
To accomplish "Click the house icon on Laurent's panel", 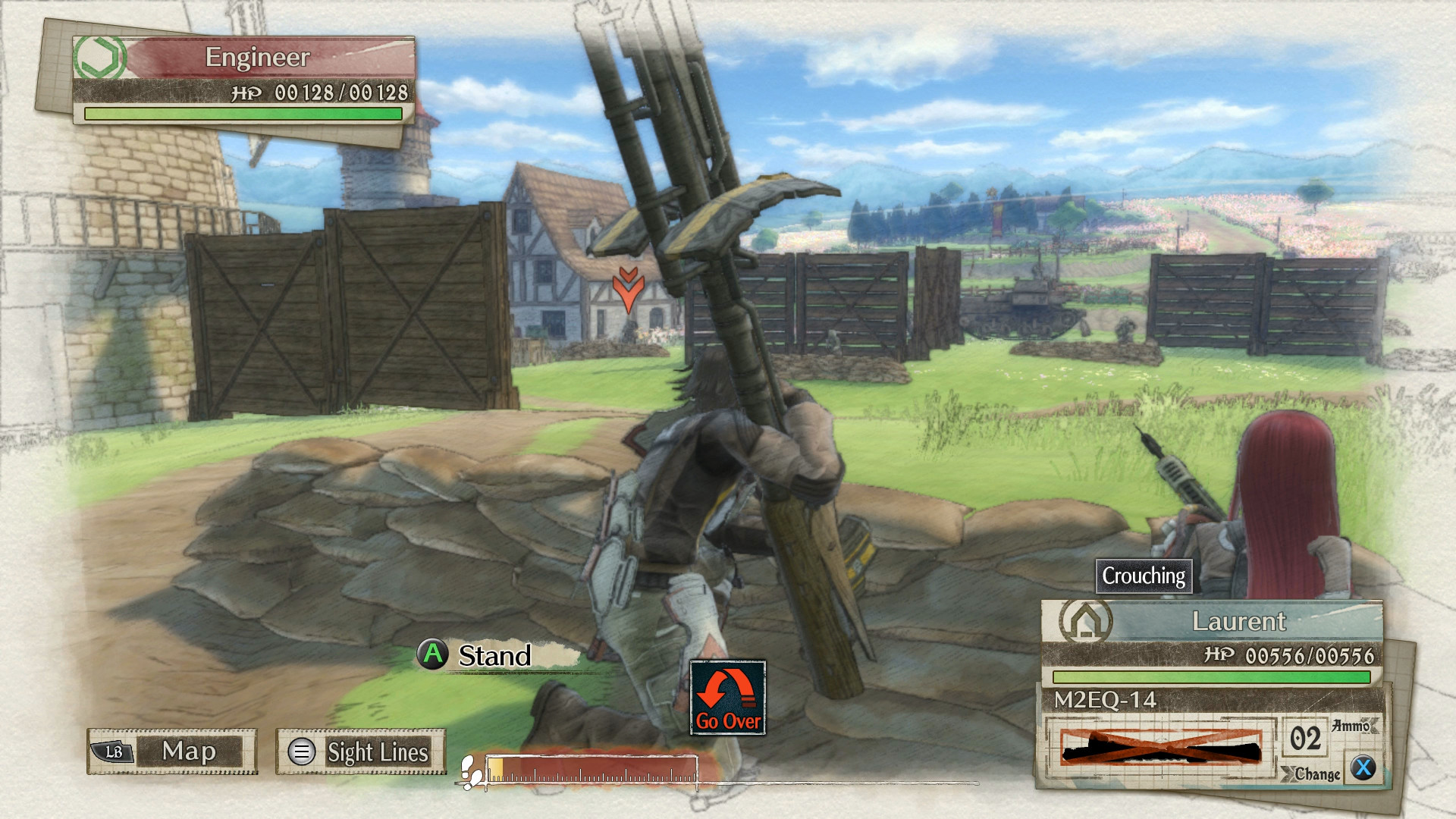I will point(1086,622).
